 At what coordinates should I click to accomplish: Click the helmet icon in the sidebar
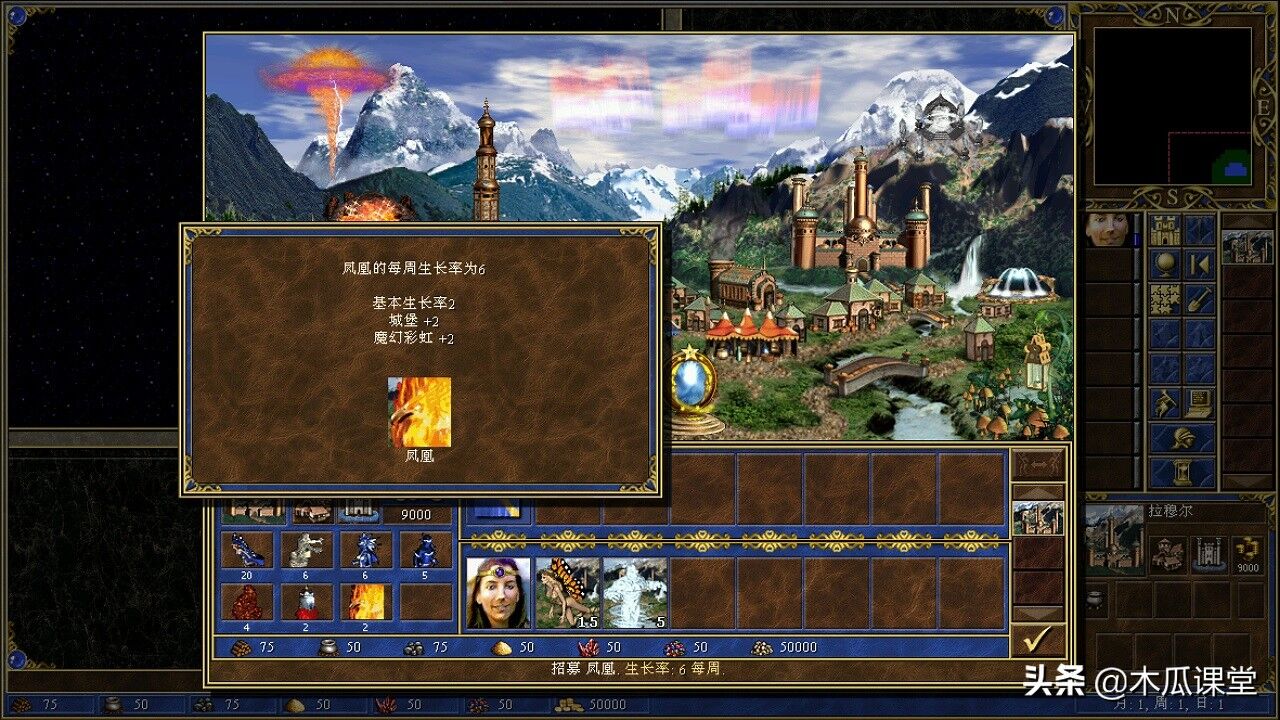coord(1185,440)
